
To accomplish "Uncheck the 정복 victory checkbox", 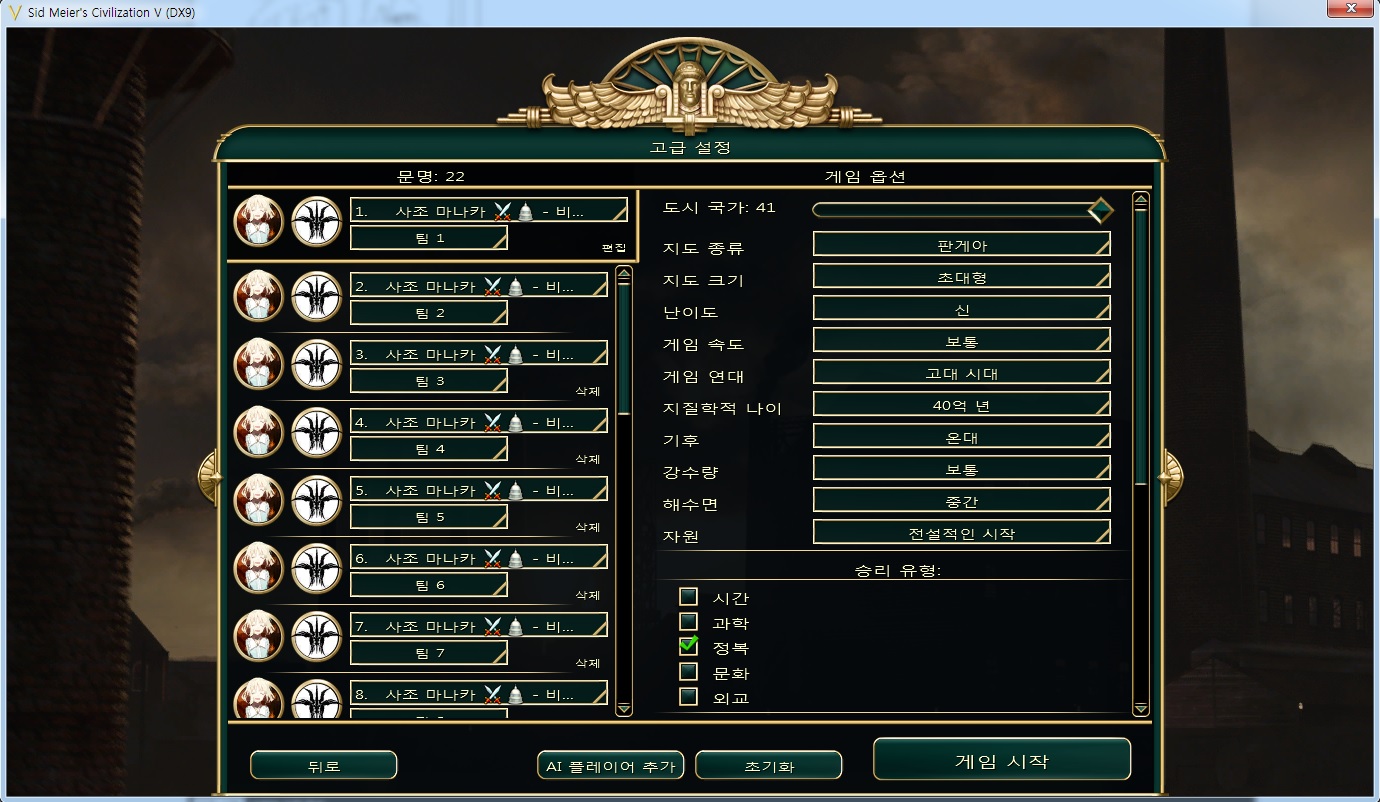I will (x=688, y=646).
